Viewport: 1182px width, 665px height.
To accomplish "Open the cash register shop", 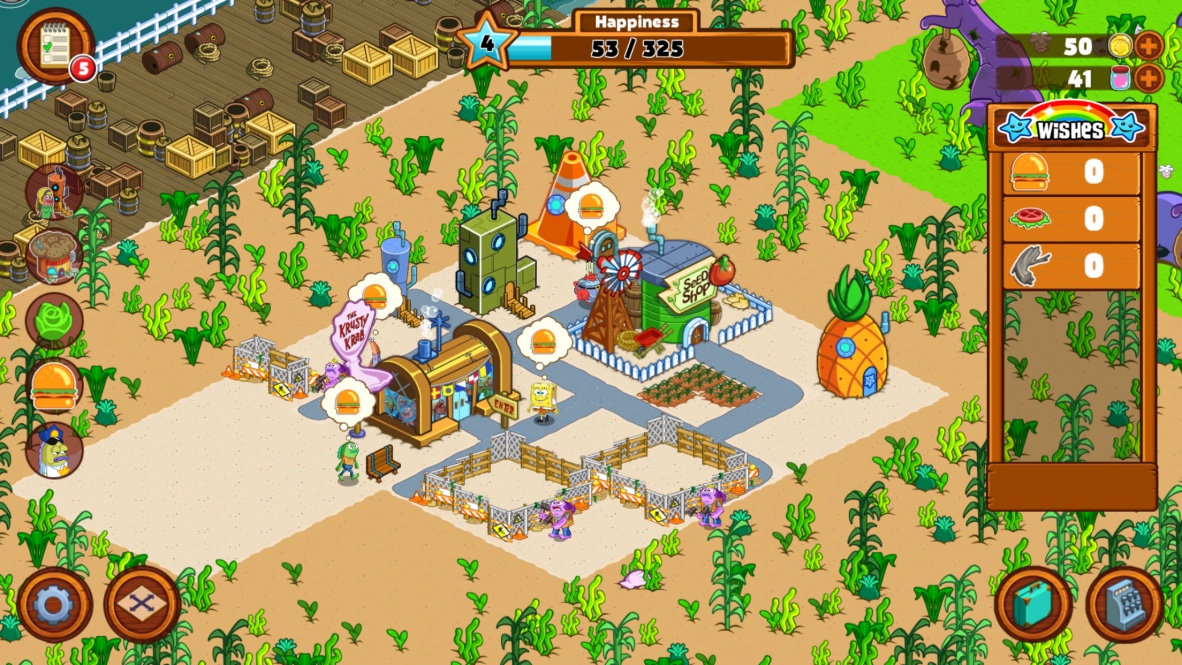I will coord(1124,604).
